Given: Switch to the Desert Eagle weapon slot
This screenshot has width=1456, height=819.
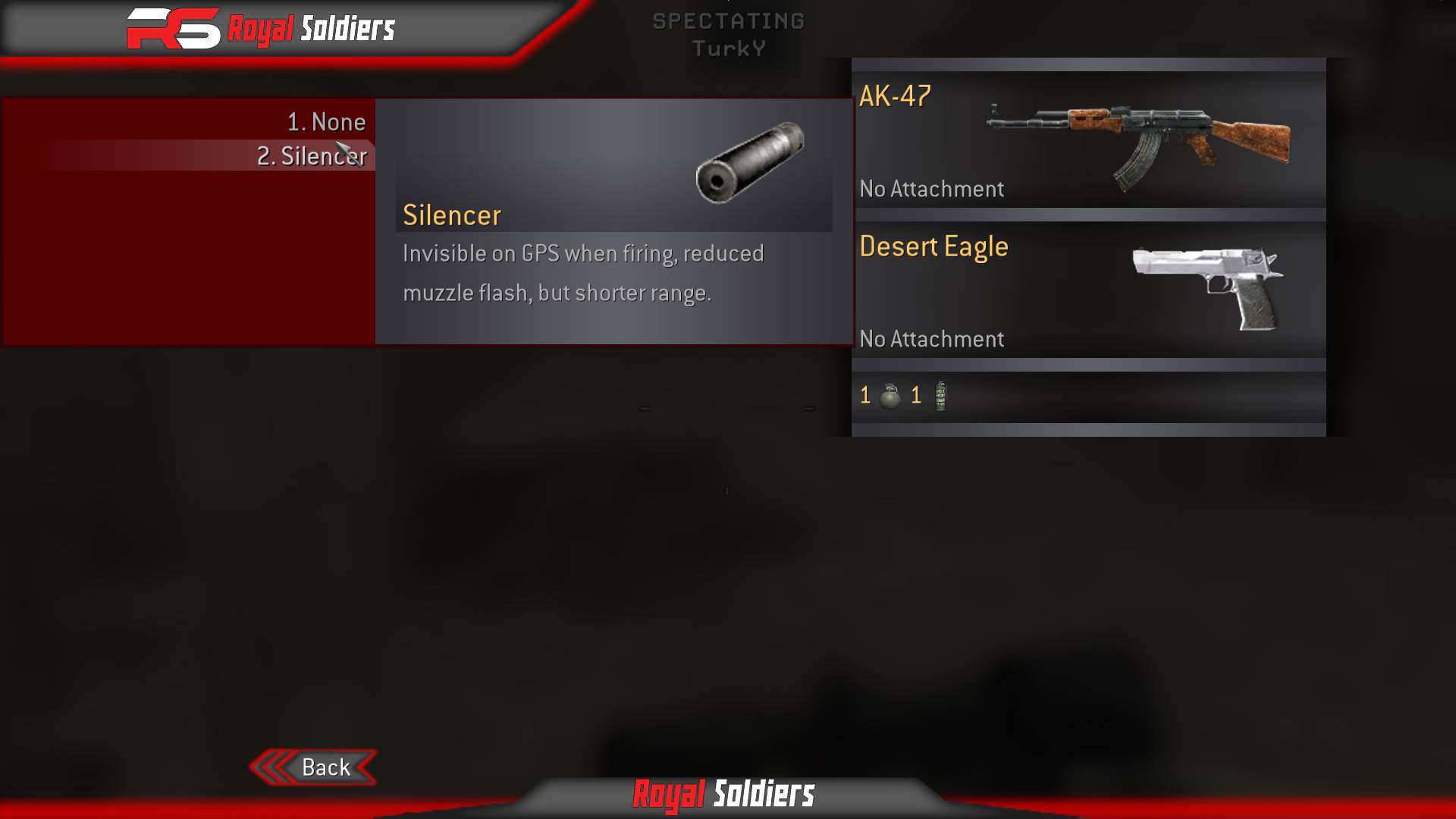Looking at the screenshot, I should [x=933, y=246].
